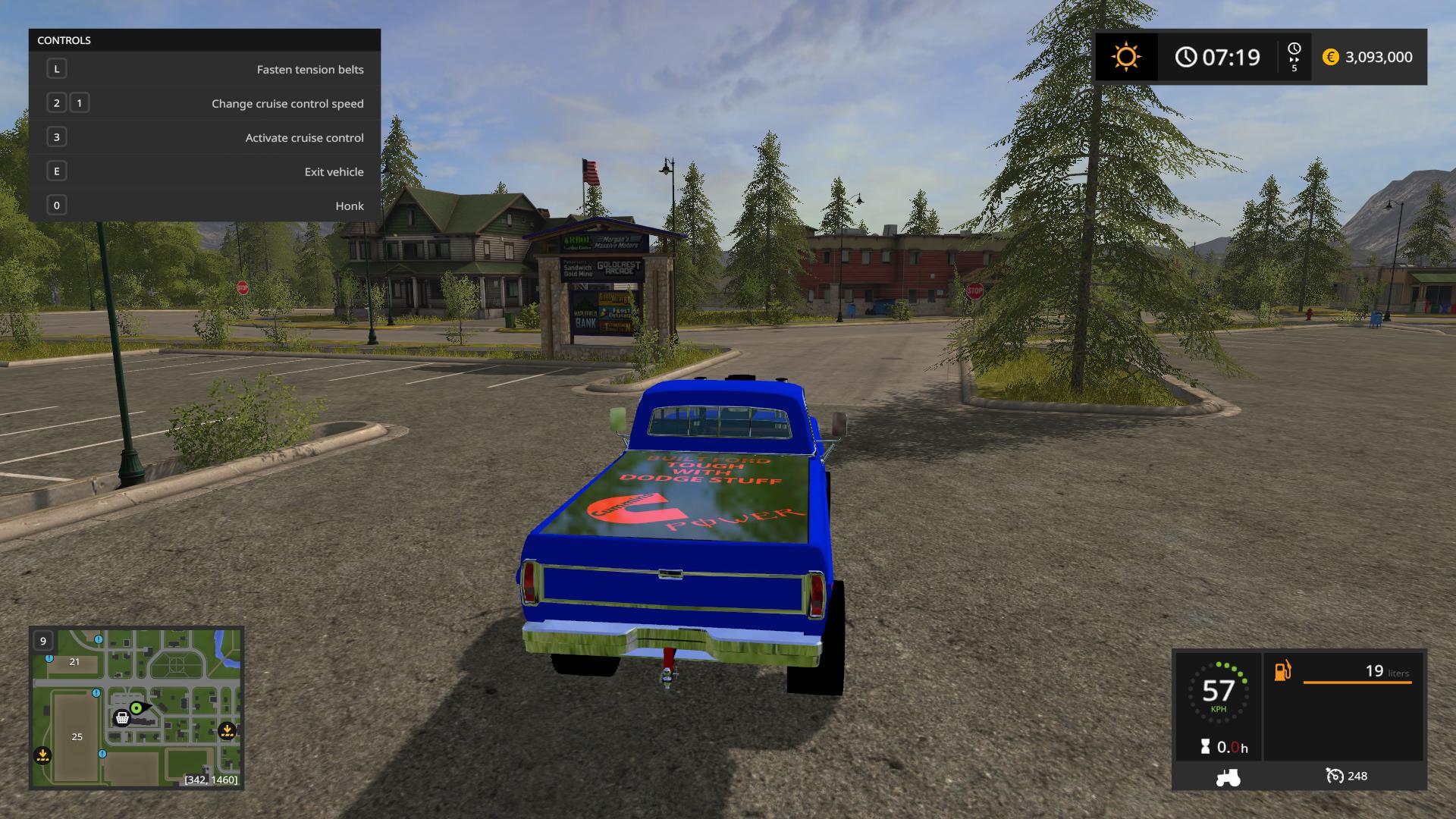This screenshot has width=1456, height=819.
Task: Click the cruise control speed icon
Action: tap(1334, 776)
